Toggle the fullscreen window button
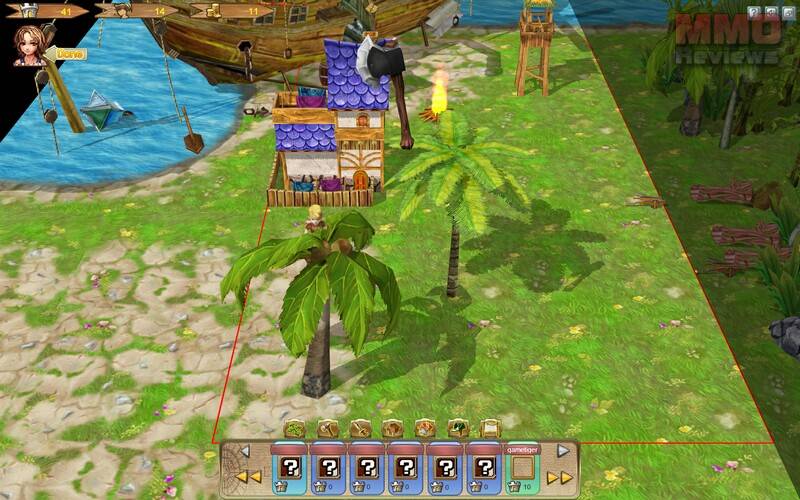Image resolution: width=800 pixels, height=500 pixels. 788,12
